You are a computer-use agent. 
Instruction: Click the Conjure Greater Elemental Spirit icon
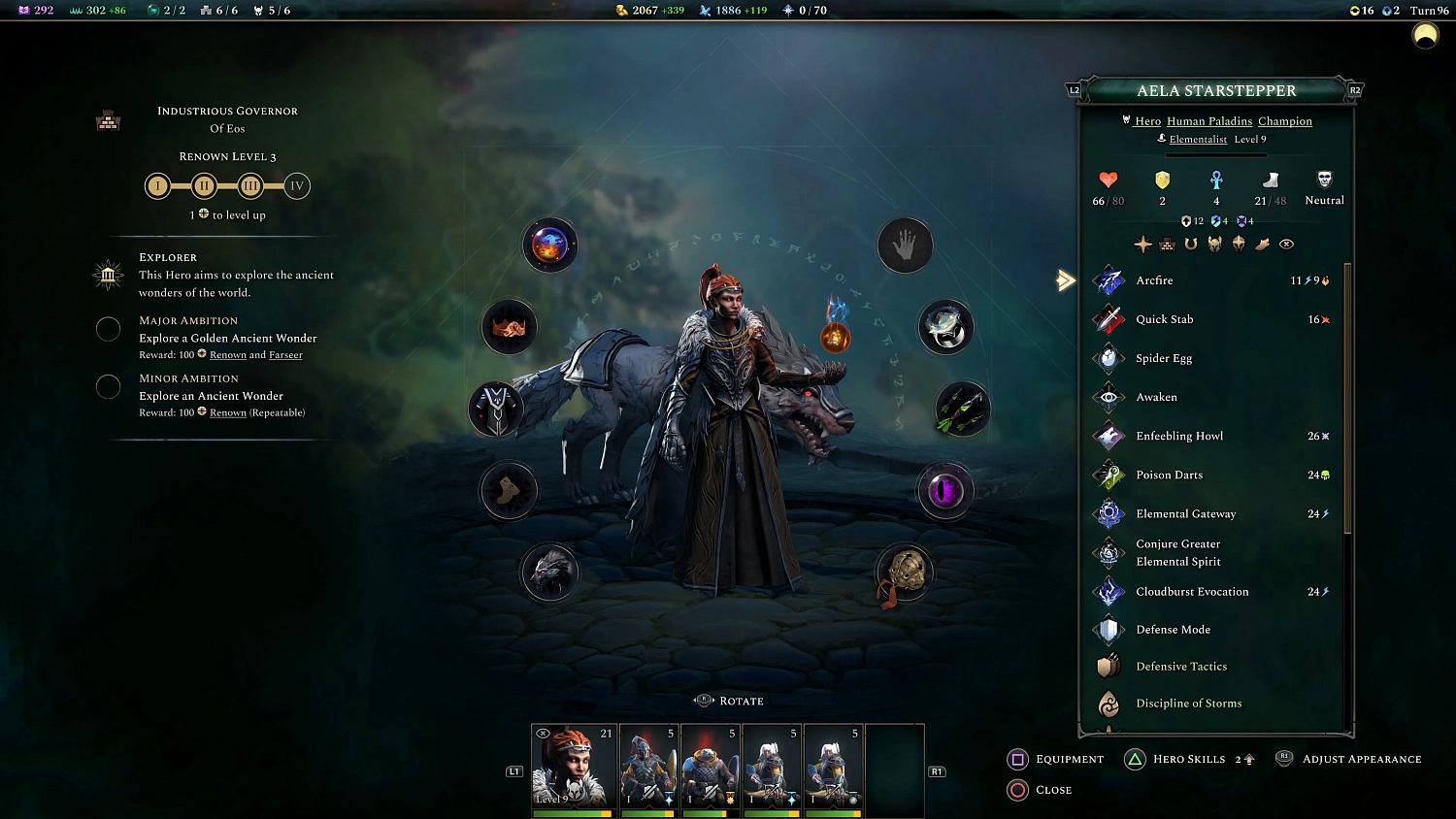coord(1109,552)
